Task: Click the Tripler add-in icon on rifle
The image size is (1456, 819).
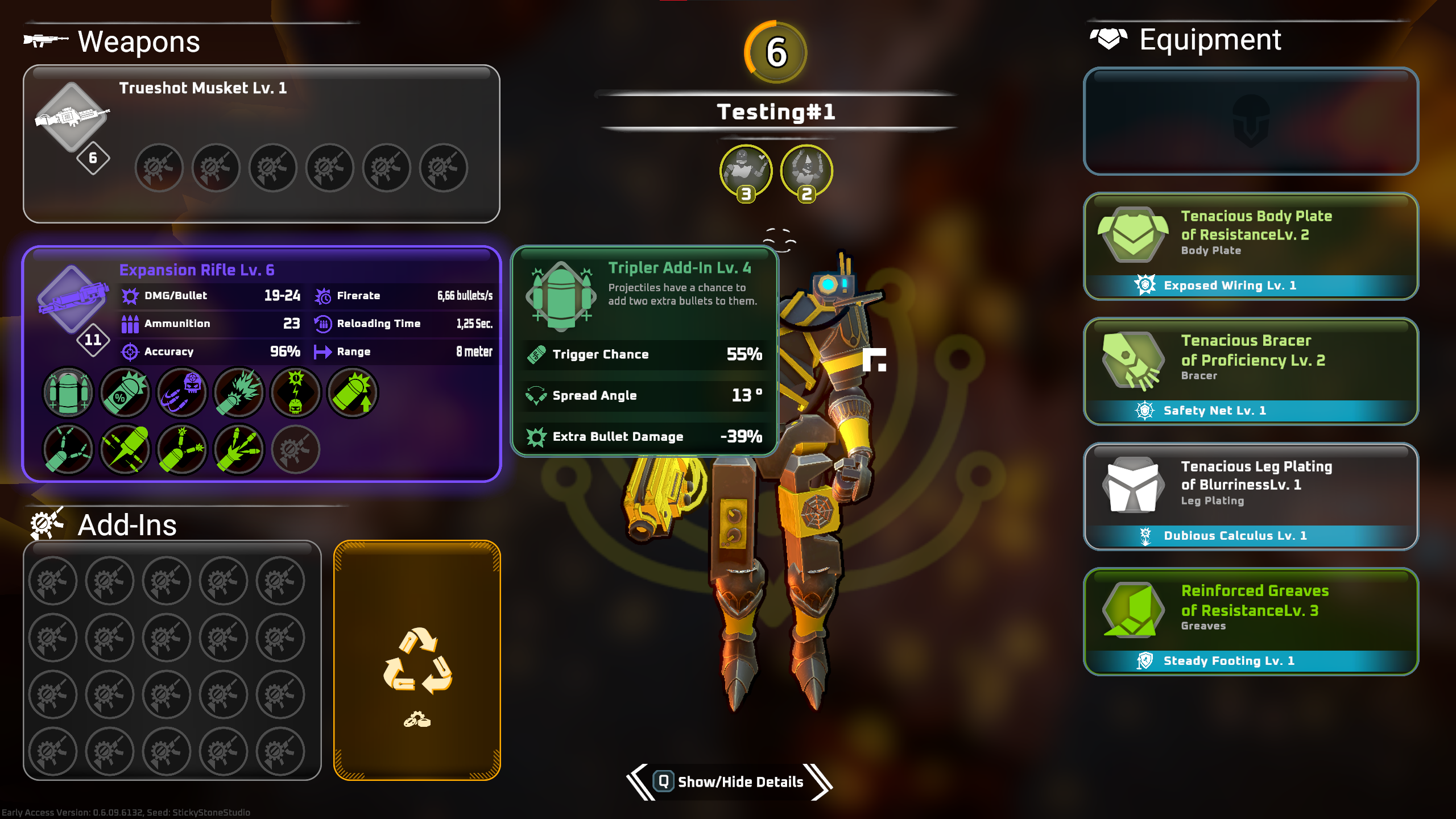Action: [x=68, y=392]
